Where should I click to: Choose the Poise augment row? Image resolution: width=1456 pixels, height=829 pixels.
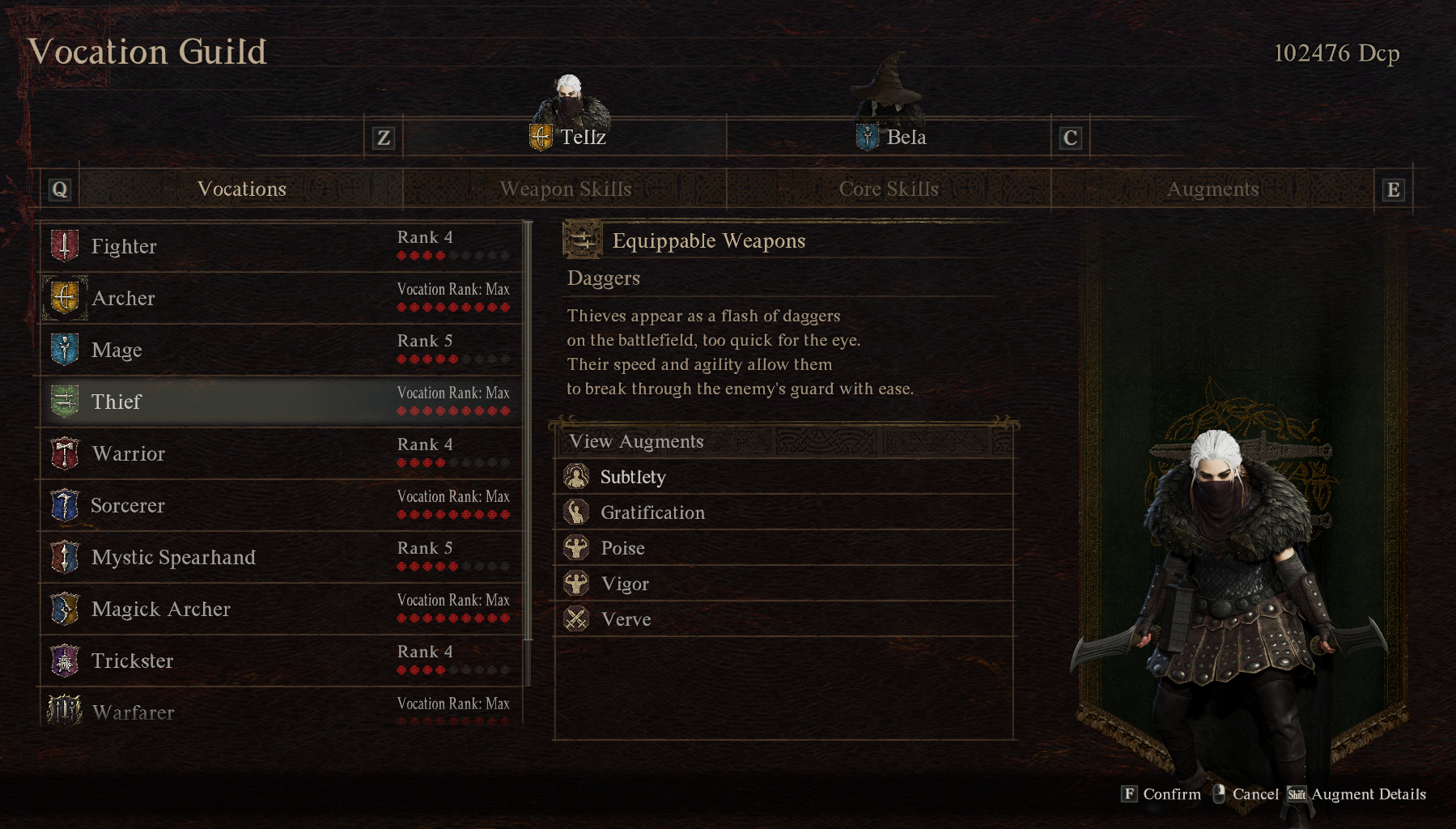pyautogui.click(x=783, y=548)
